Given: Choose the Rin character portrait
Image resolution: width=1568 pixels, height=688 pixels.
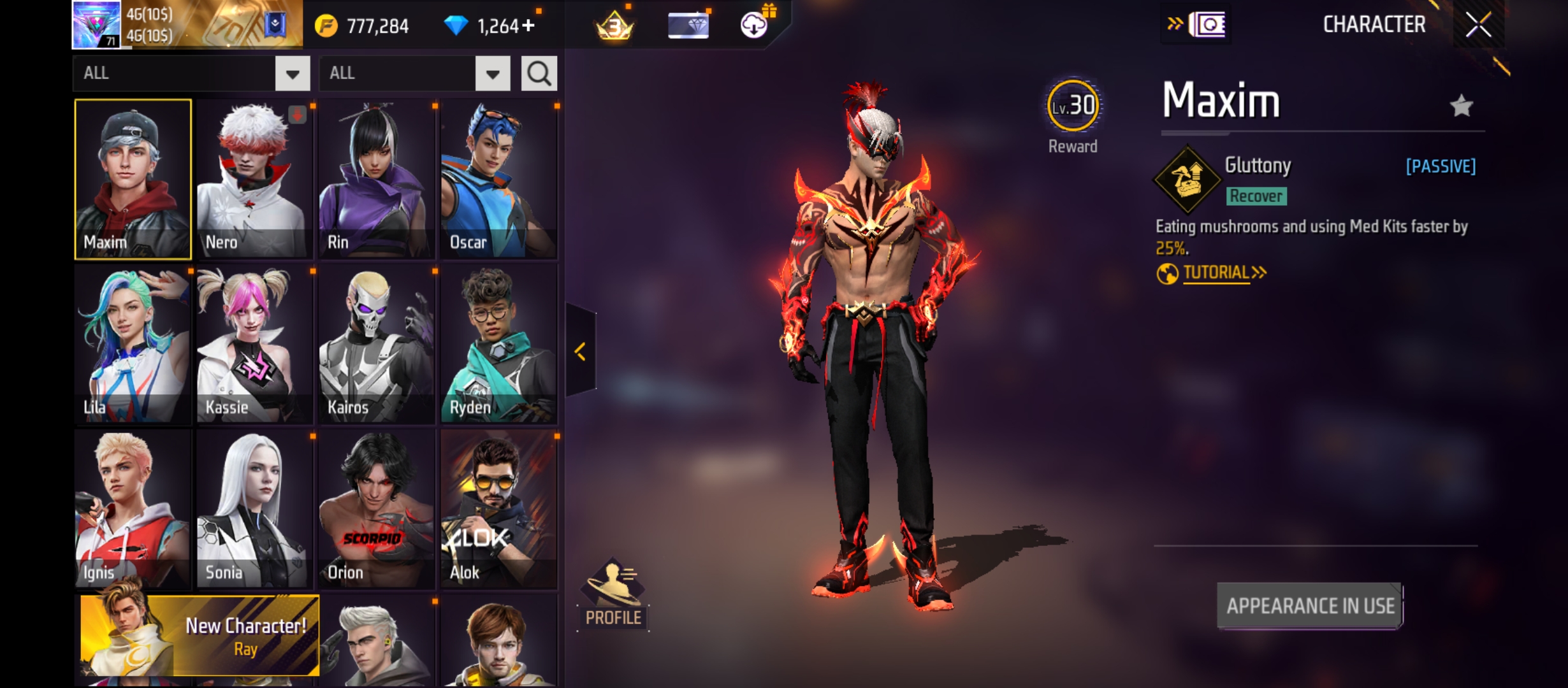Looking at the screenshot, I should [x=377, y=179].
